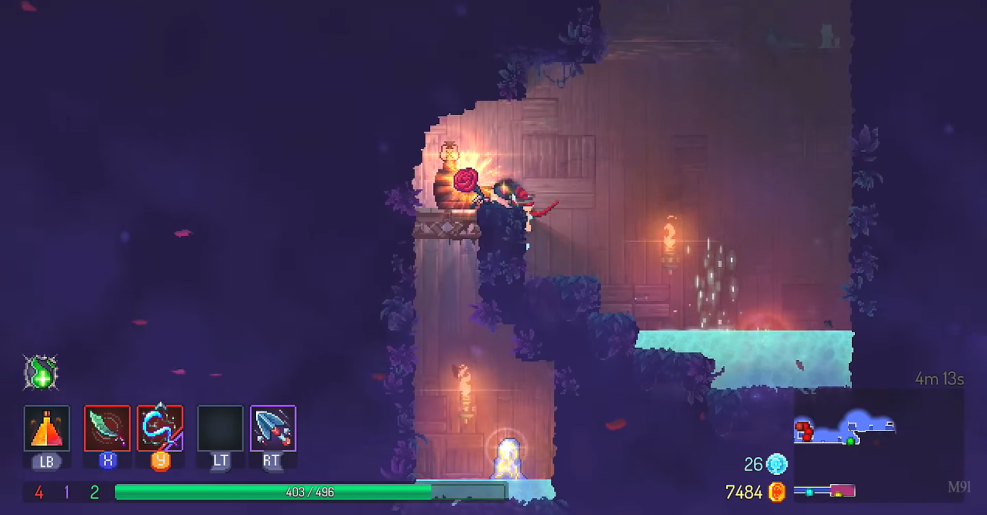The width and height of the screenshot is (987, 515).
Task: Click the gold coin currency icon
Action: (777, 491)
